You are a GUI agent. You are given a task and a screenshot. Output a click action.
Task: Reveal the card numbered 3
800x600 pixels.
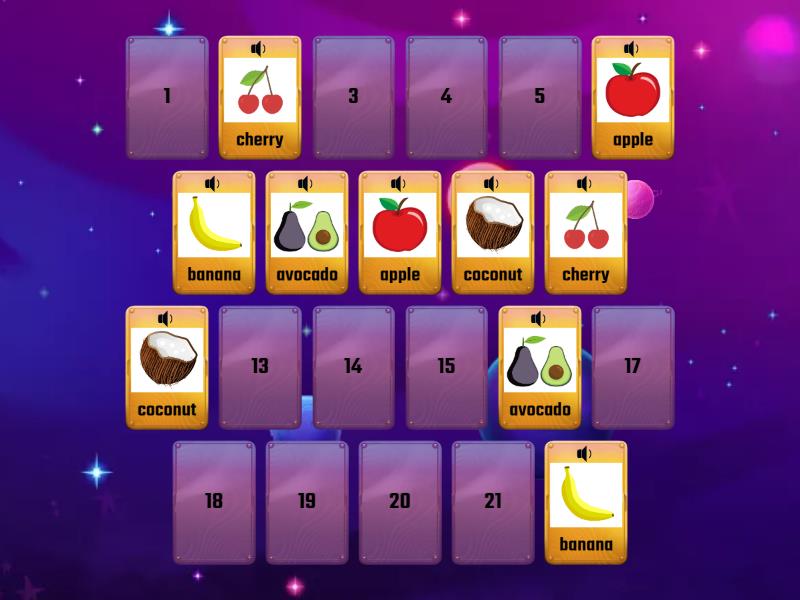coord(353,97)
